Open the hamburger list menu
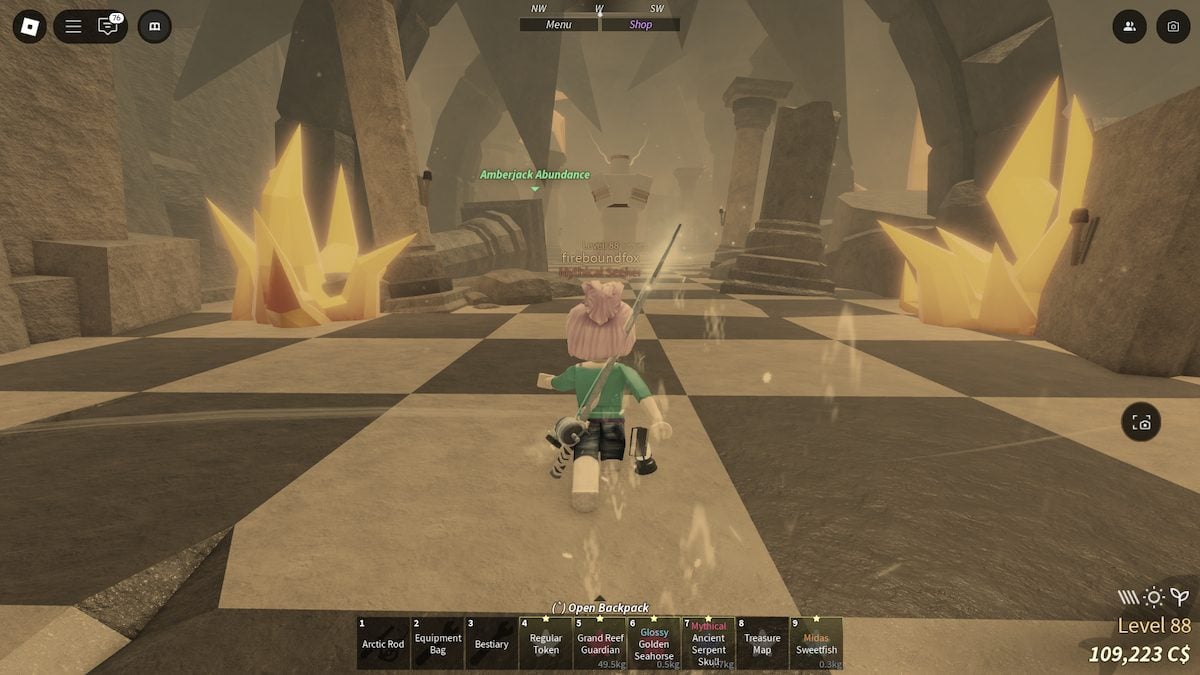Viewport: 1200px width, 675px height. 73,26
